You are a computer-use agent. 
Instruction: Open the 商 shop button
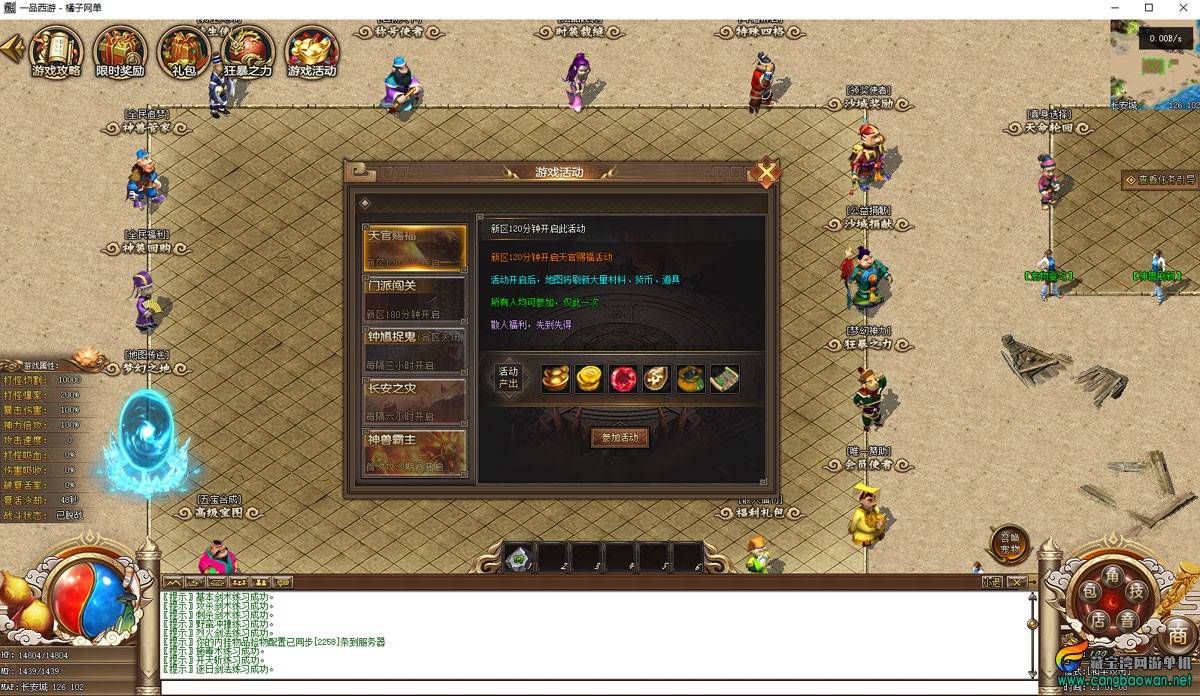(x=1178, y=633)
